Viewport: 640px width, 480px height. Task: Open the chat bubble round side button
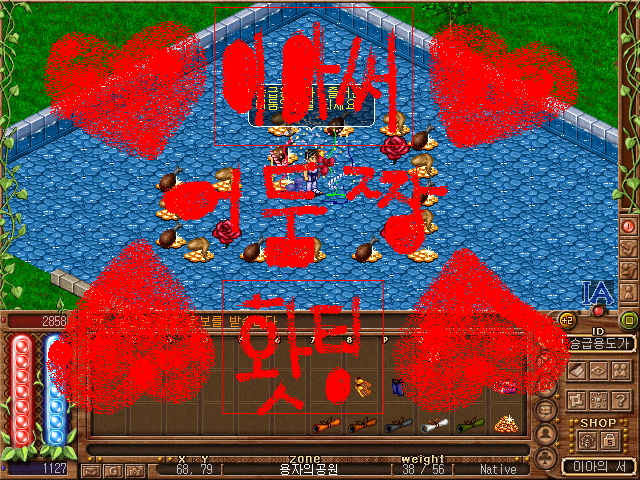[547, 410]
